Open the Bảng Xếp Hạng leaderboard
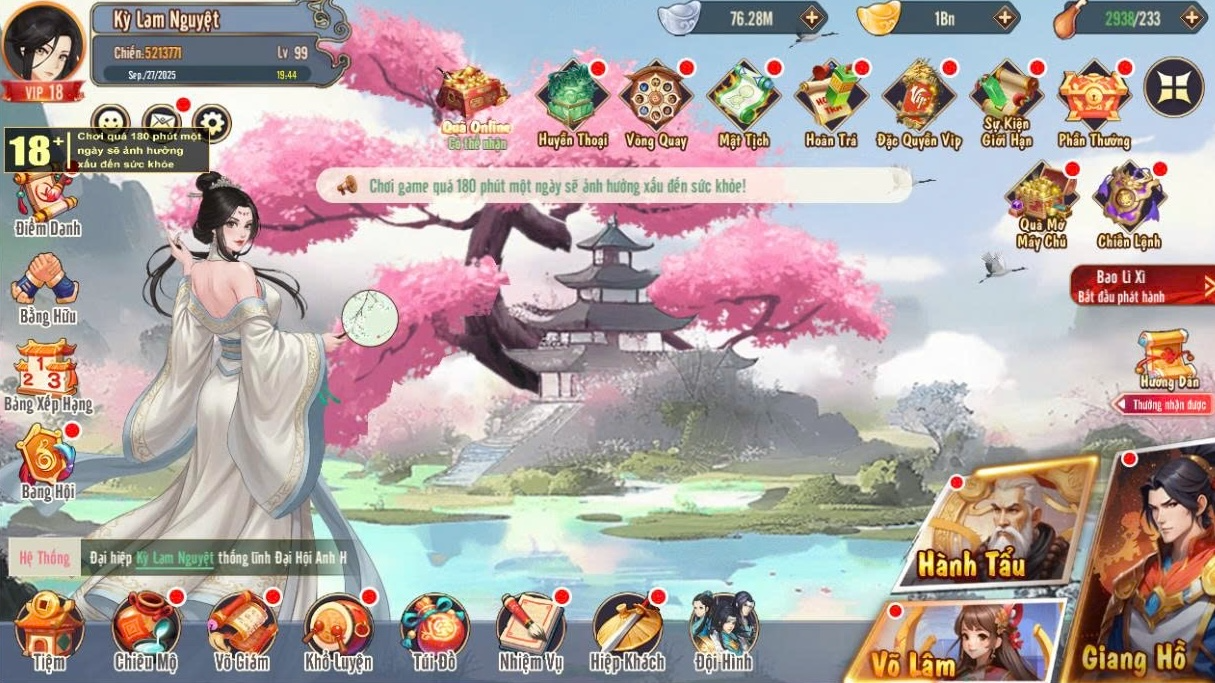This screenshot has width=1215, height=683. click(47, 375)
